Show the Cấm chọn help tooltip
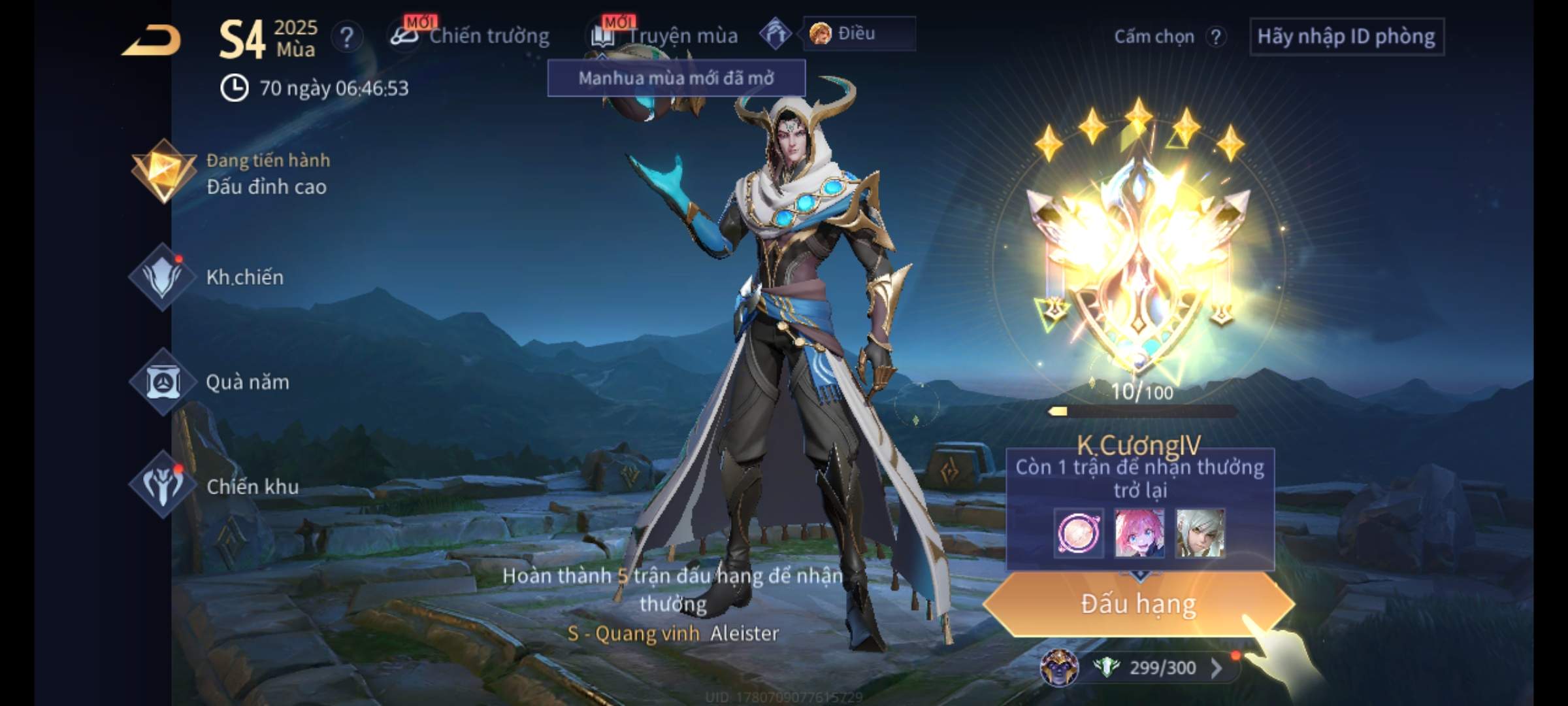This screenshot has width=1568, height=706. tap(1216, 37)
